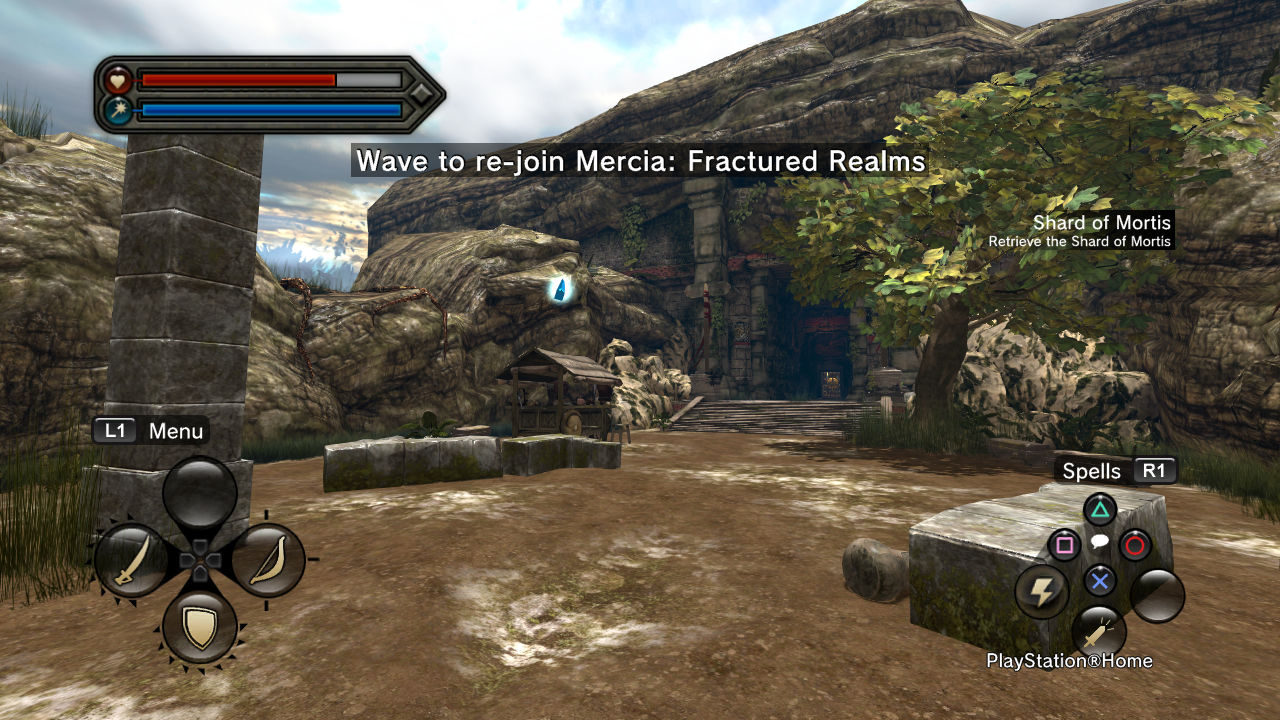The width and height of the screenshot is (1280, 720).
Task: Equip the bow weapon slot
Action: [x=268, y=560]
